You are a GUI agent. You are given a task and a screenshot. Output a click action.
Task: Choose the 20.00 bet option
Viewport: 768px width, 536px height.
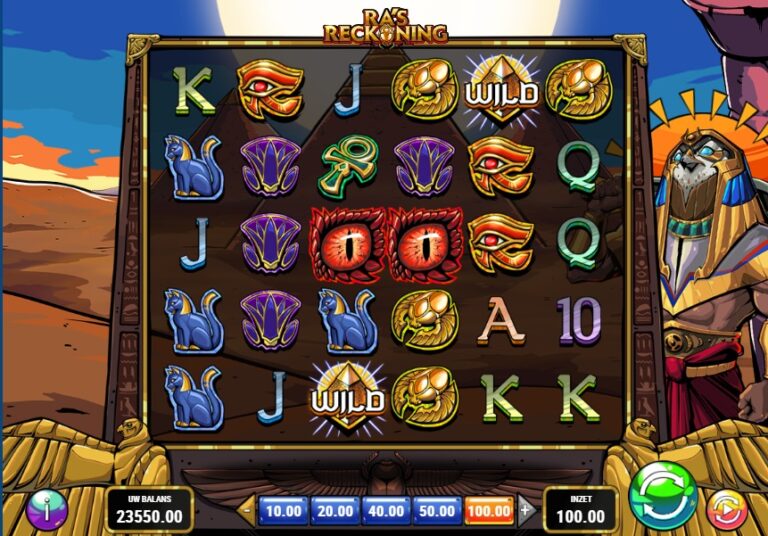click(x=335, y=511)
